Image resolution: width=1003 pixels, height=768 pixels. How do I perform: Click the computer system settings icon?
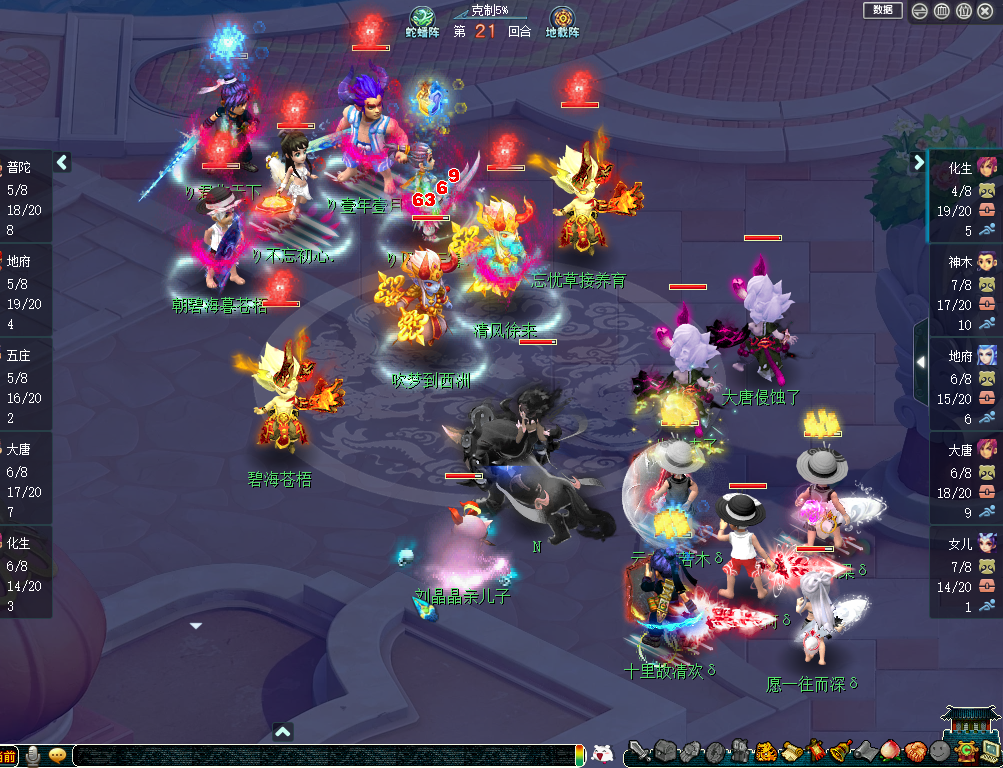point(991,752)
